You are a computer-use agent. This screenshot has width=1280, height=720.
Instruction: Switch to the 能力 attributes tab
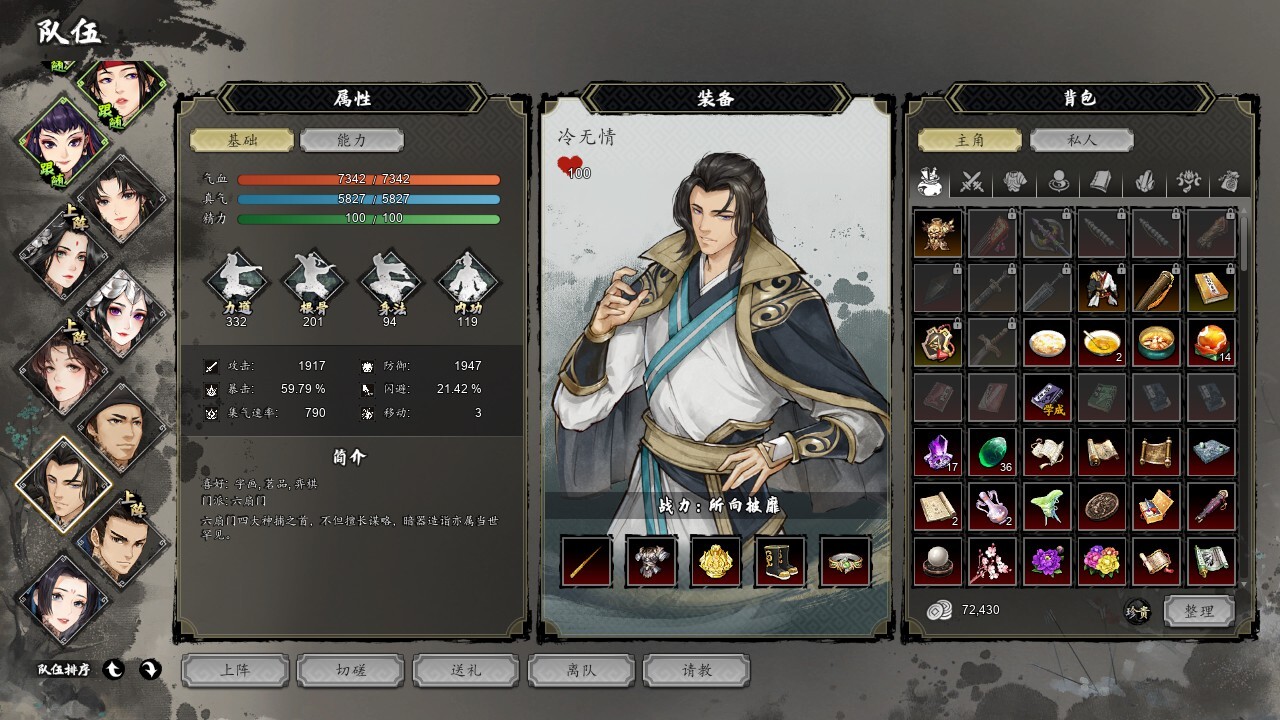coord(351,141)
